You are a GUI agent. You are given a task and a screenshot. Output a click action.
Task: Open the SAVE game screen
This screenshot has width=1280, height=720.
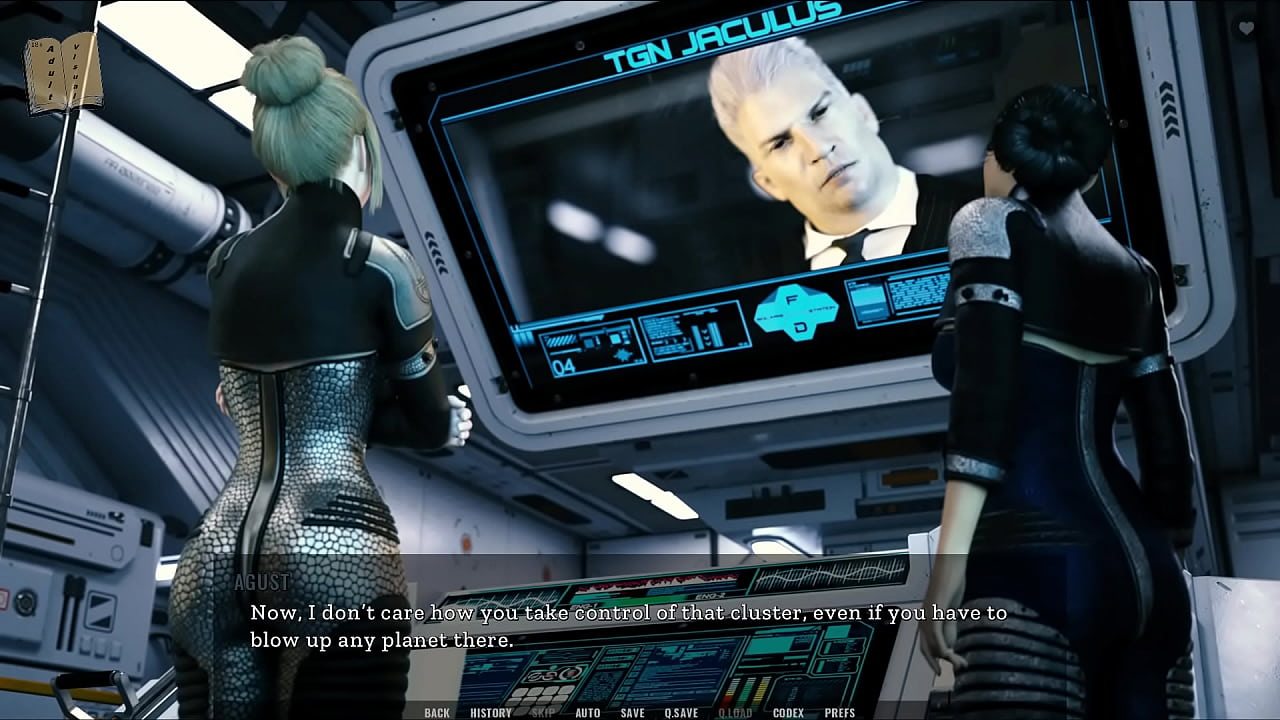(x=632, y=713)
